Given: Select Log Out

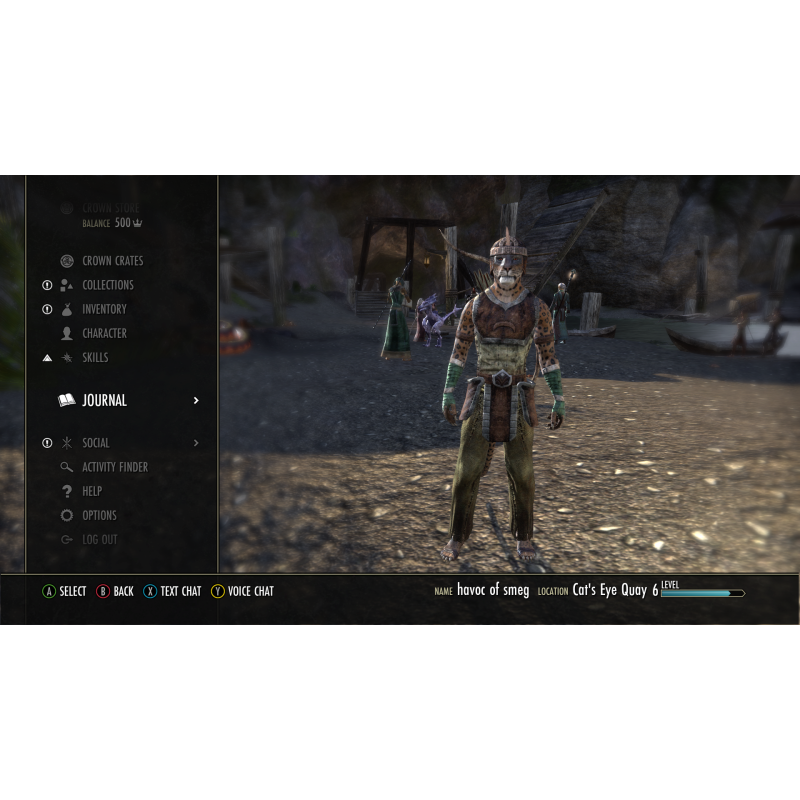Looking at the screenshot, I should [x=99, y=539].
